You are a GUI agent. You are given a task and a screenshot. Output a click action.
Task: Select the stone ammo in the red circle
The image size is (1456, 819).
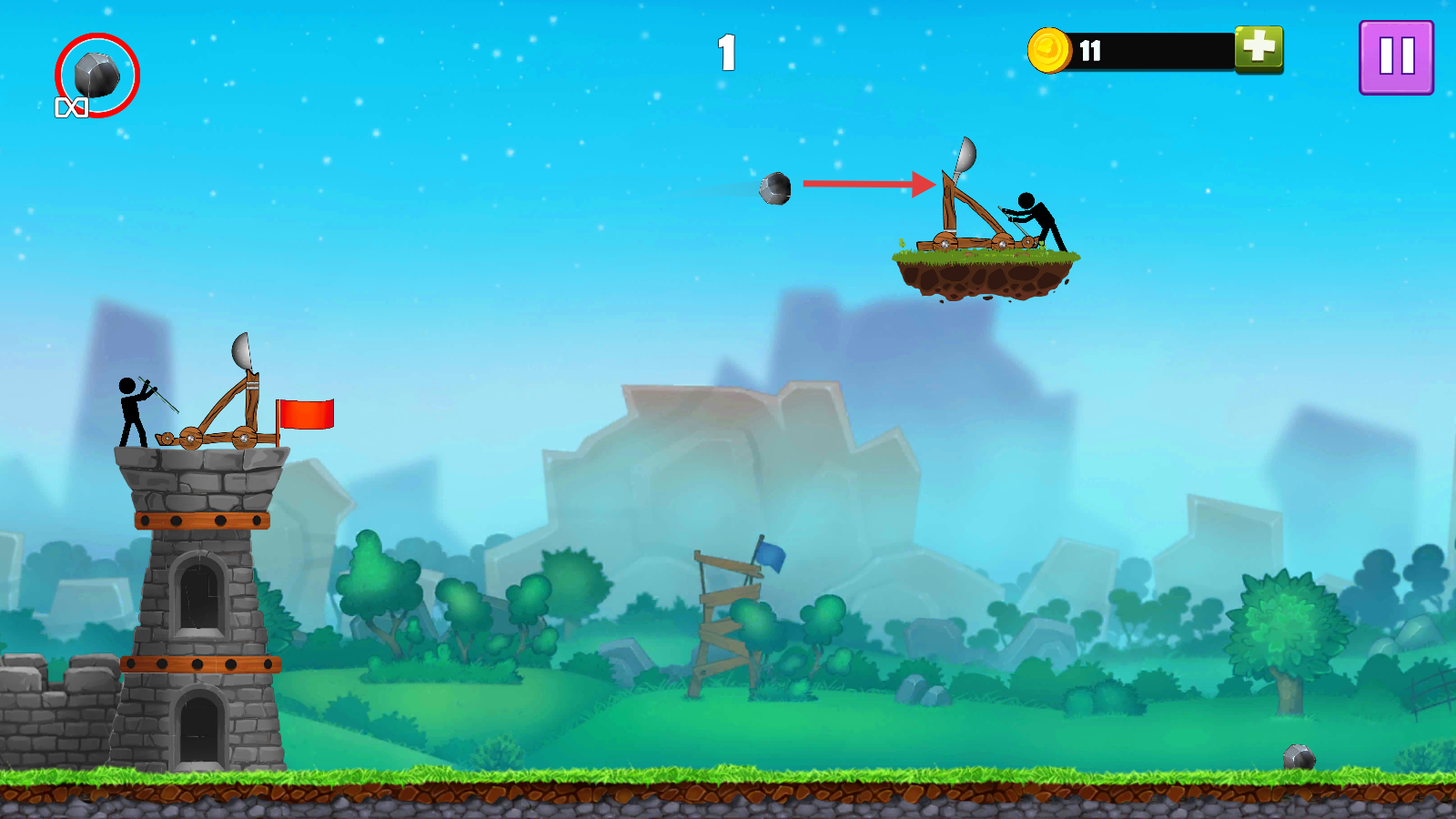click(96, 75)
